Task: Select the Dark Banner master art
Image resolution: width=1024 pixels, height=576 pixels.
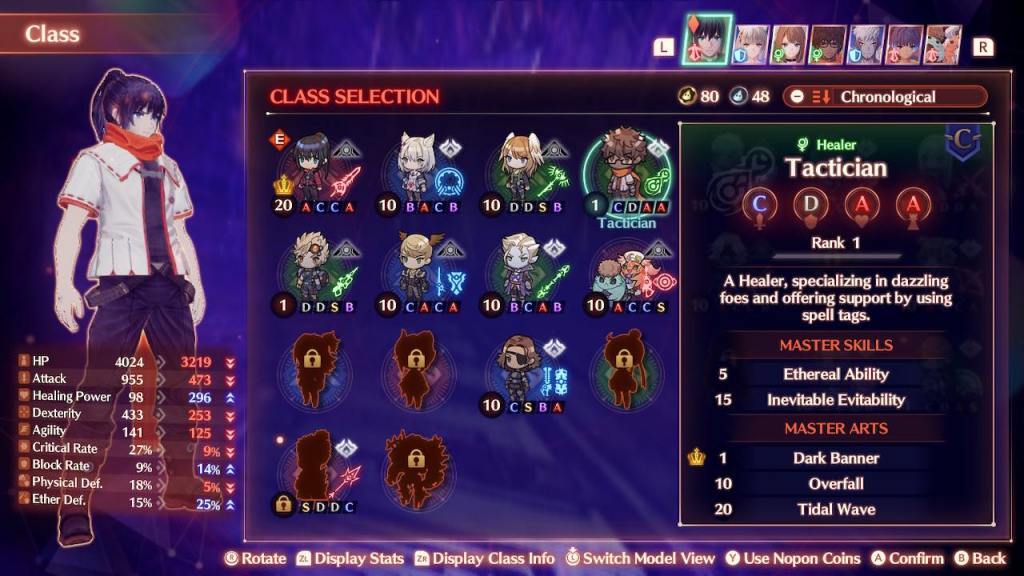Action: [836, 458]
